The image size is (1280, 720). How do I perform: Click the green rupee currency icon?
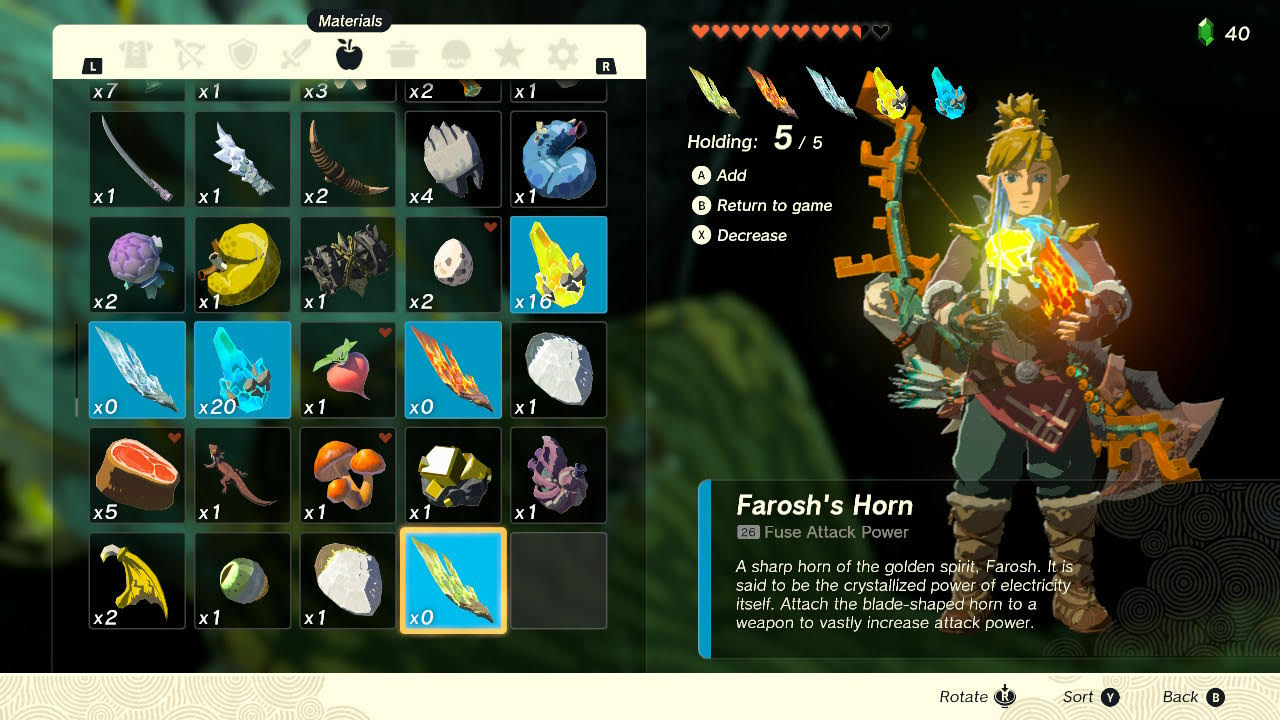pyautogui.click(x=1207, y=33)
